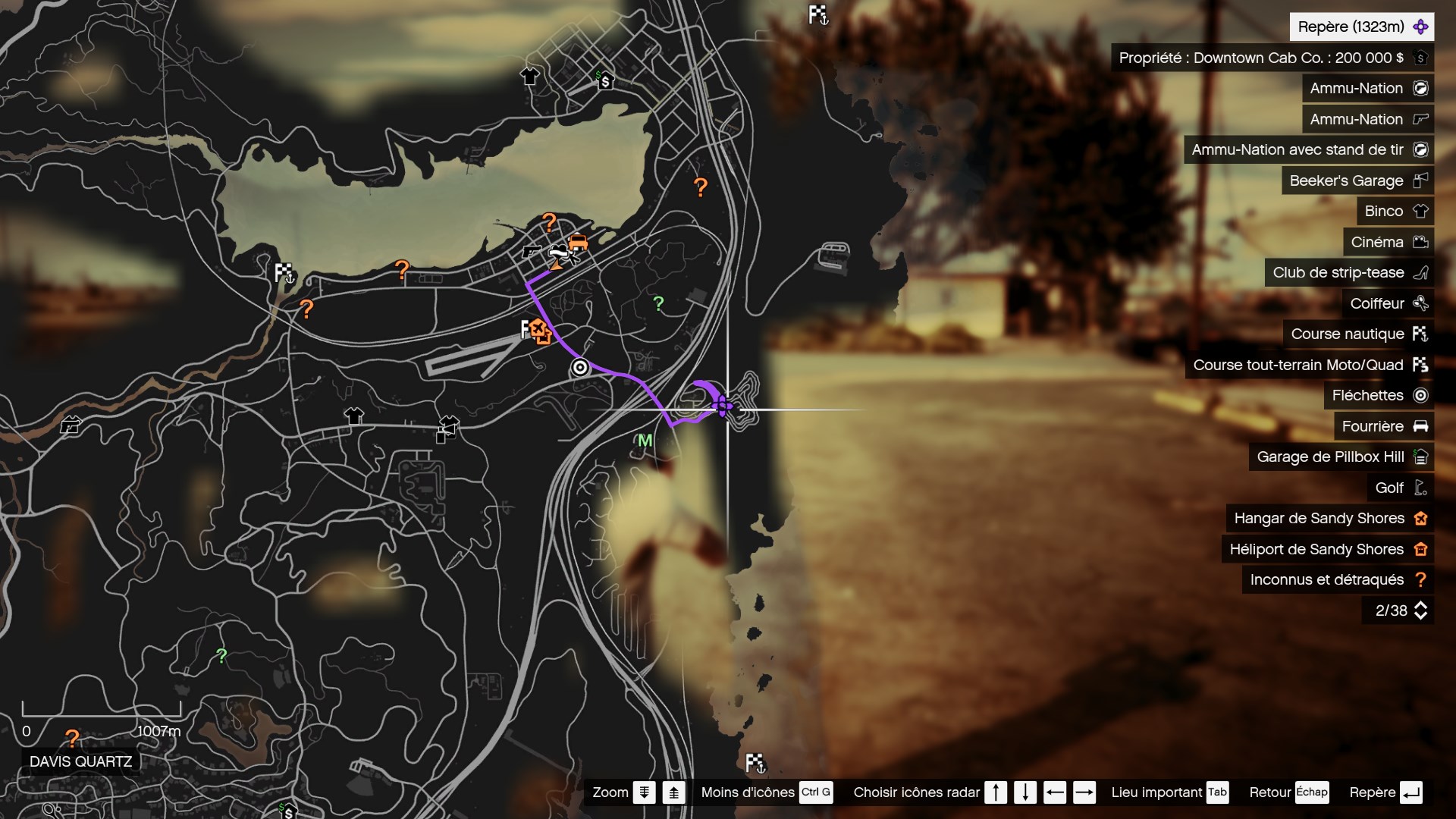
Task: Select the Fléchettes darts icon in legend
Action: pyautogui.click(x=1420, y=395)
